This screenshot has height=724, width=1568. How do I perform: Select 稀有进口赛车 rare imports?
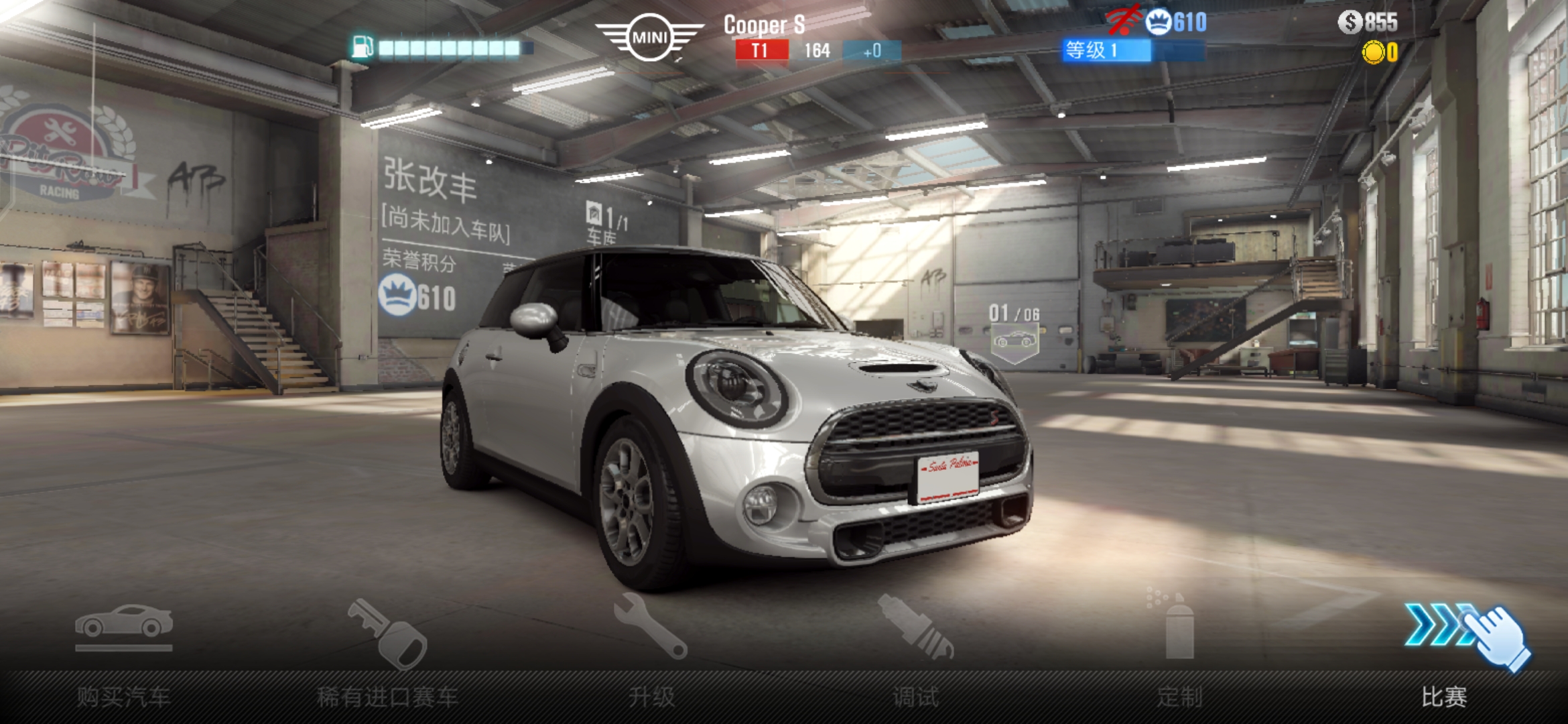pyautogui.click(x=387, y=654)
